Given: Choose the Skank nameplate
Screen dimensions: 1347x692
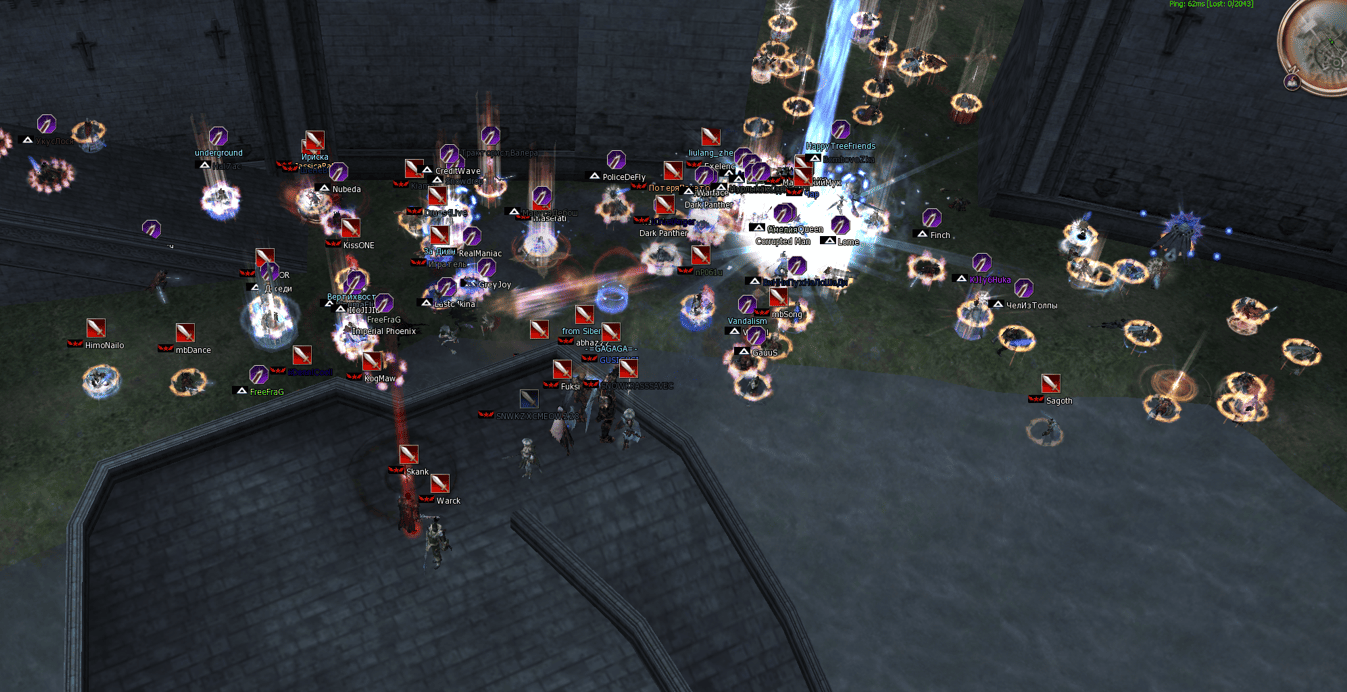Looking at the screenshot, I should [417, 472].
